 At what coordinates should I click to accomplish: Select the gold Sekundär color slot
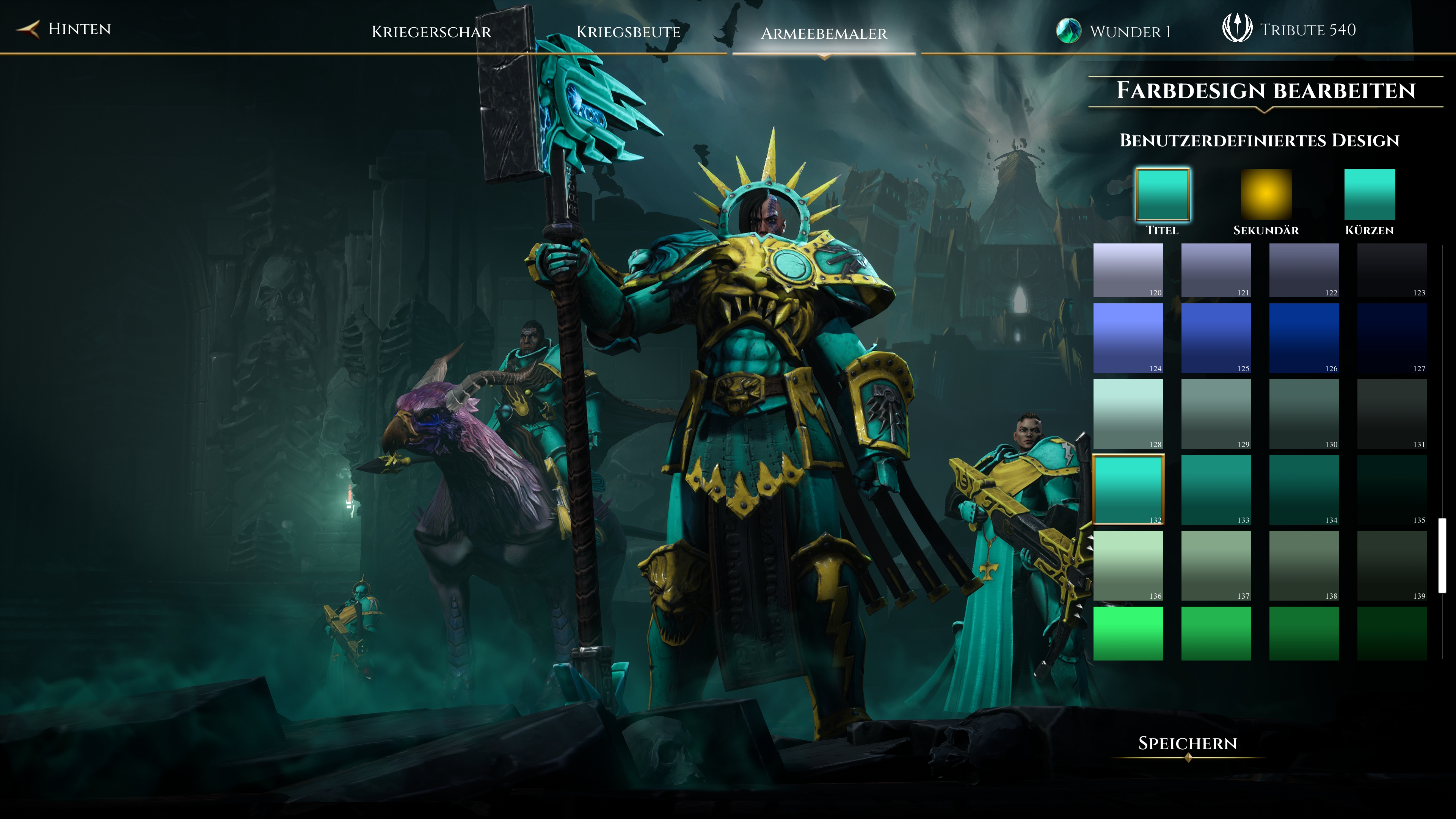coord(1266,195)
